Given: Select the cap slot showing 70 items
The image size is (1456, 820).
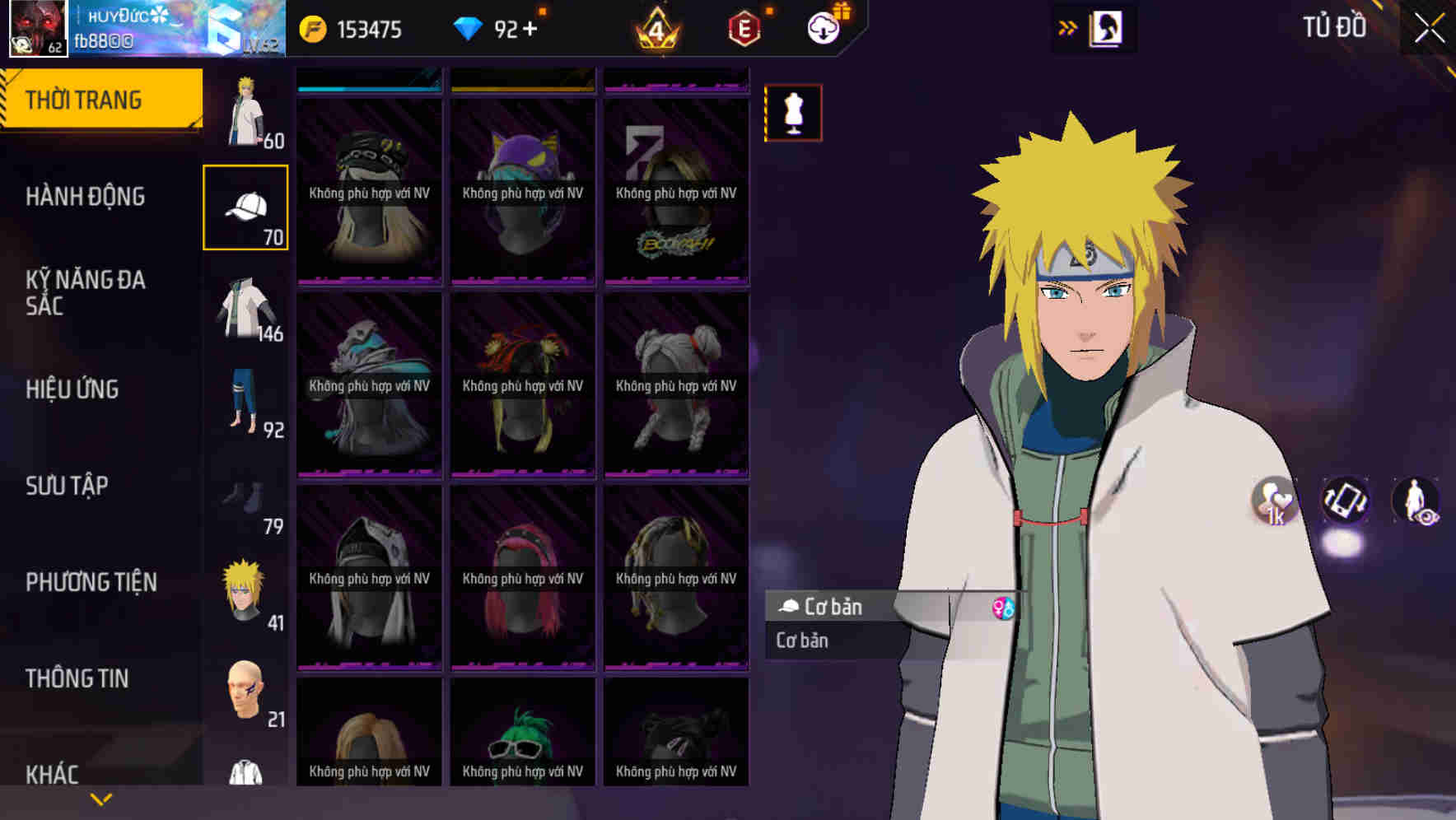Looking at the screenshot, I should pos(245,206).
